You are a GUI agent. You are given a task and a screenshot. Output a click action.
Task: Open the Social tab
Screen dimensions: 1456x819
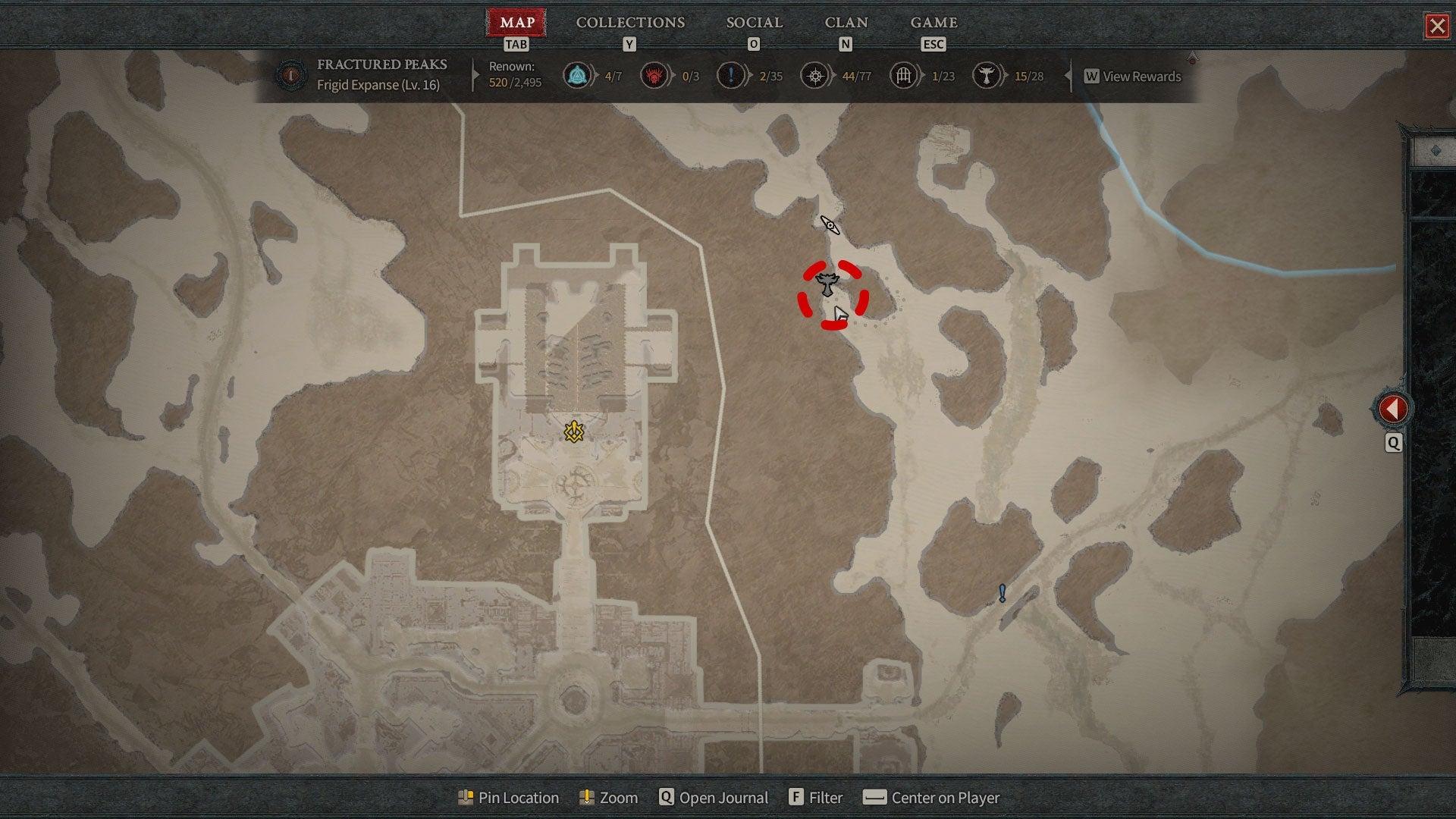[x=754, y=23]
